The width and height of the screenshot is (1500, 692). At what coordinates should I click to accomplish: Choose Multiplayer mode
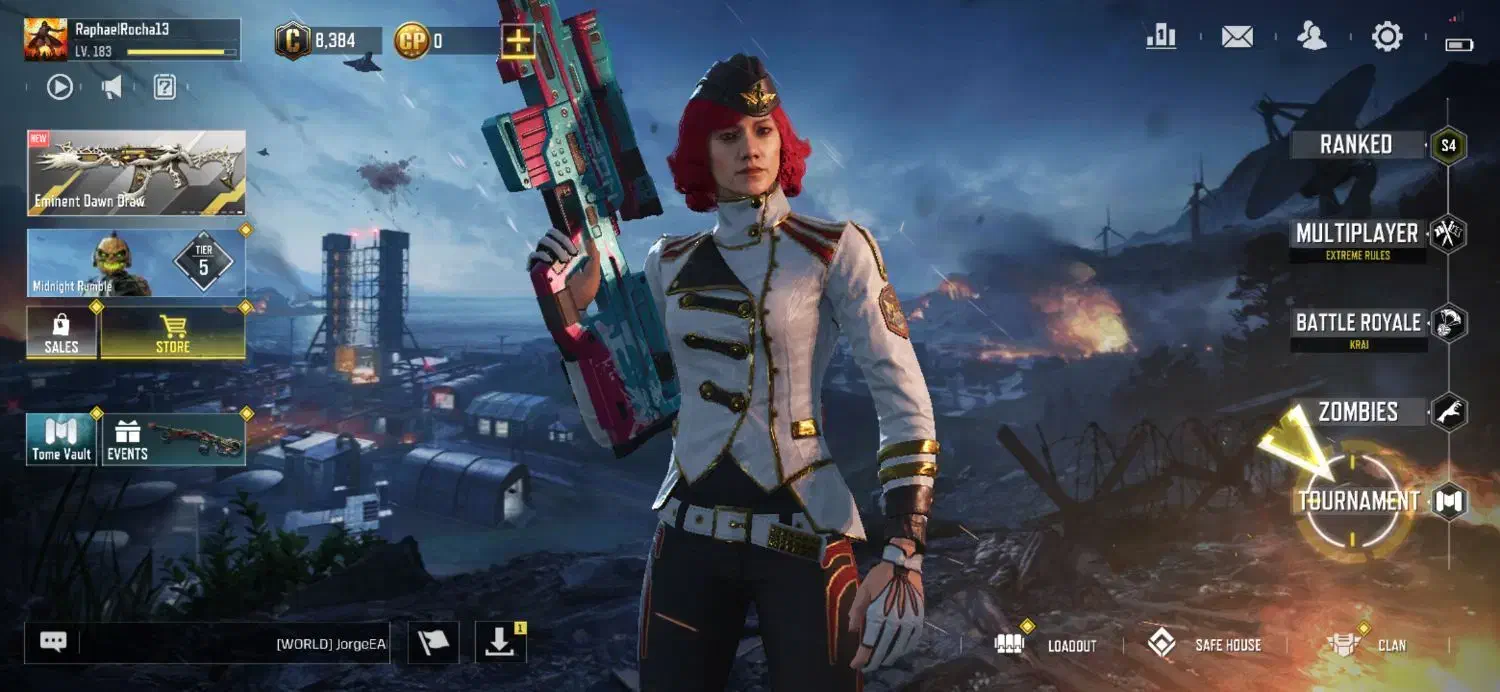[x=1357, y=235]
